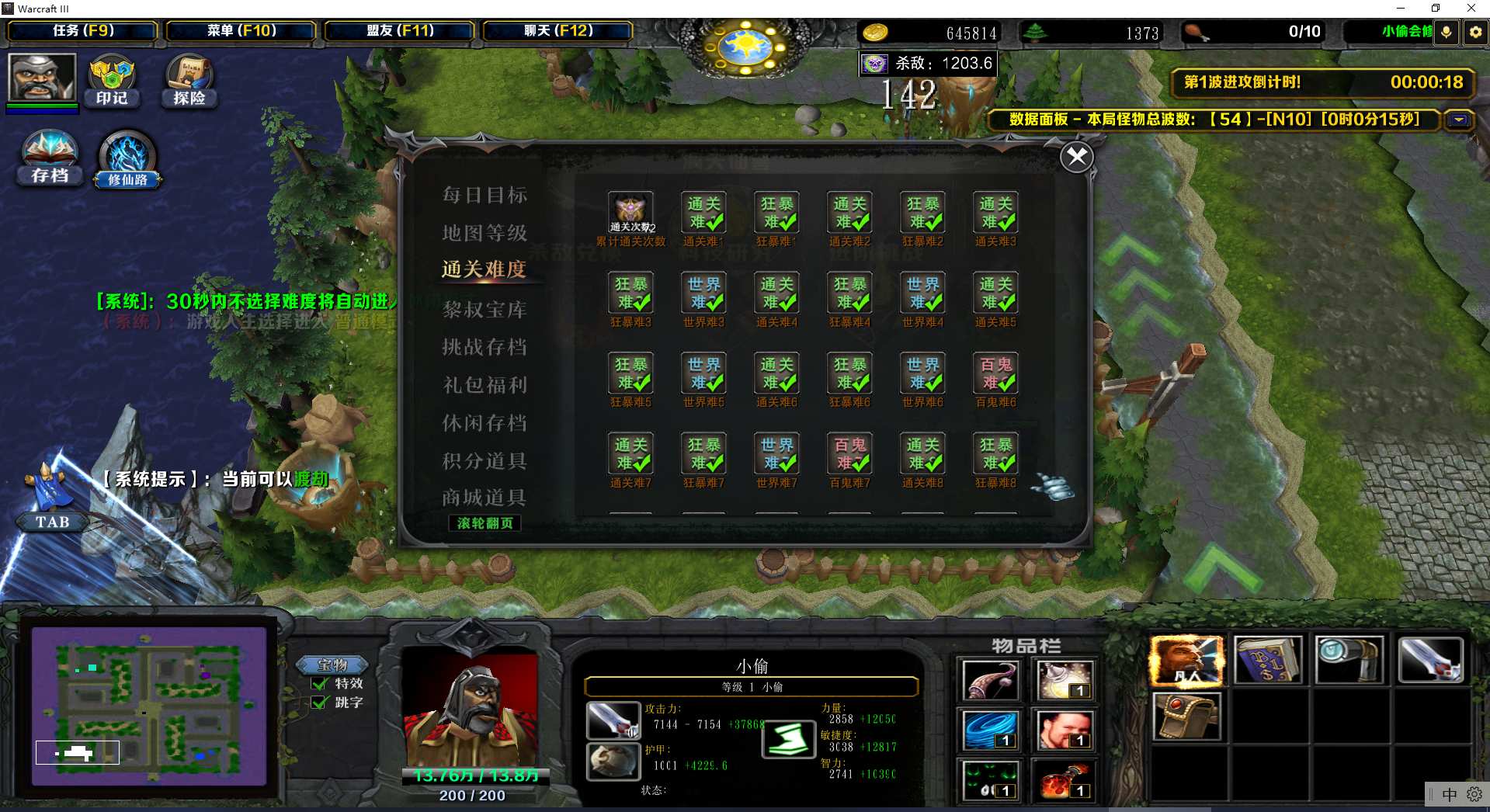Viewport: 1490px width, 812px height.
Task: Click the 印记 icon button
Action: point(112,80)
